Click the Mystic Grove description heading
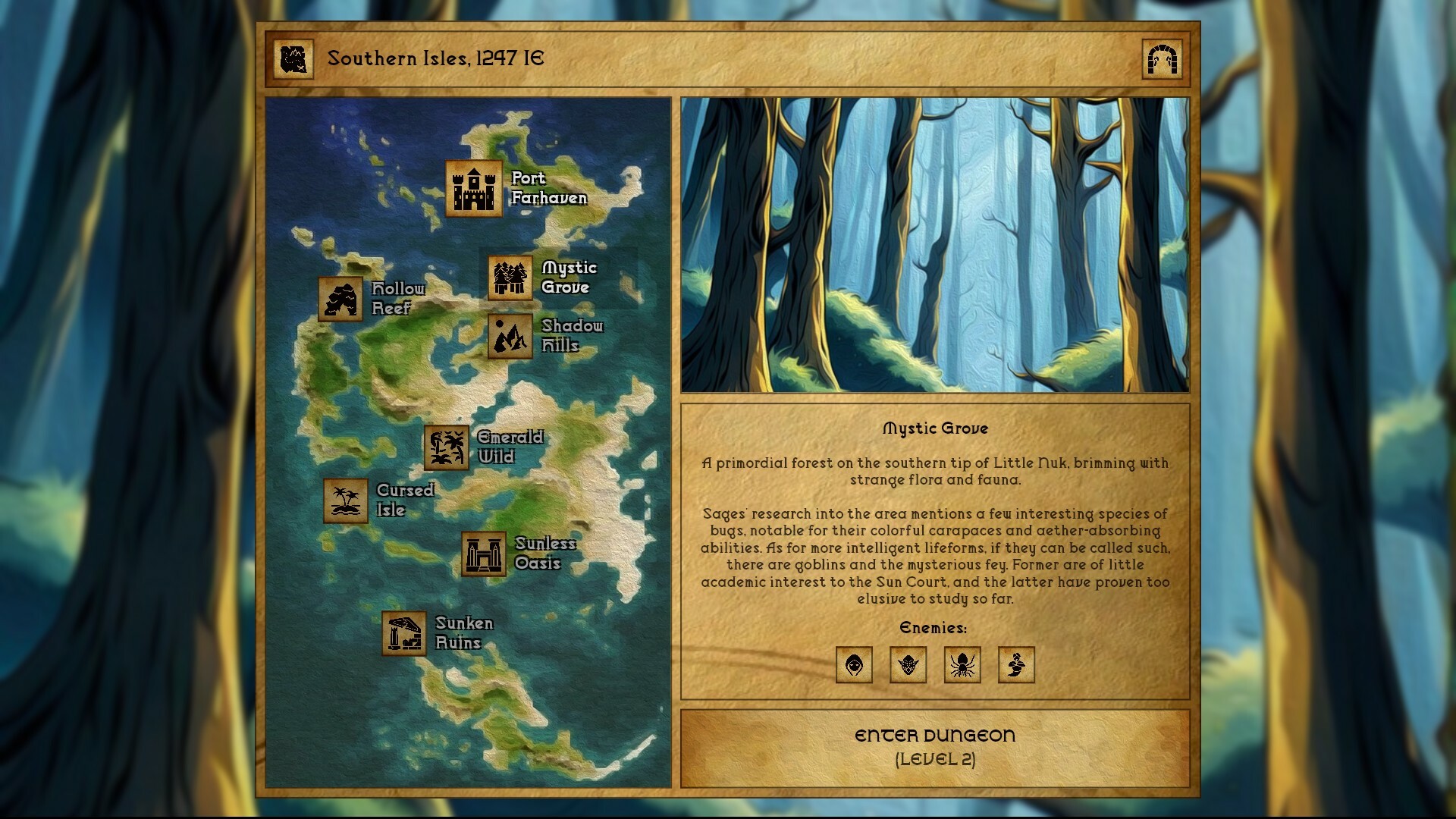Image resolution: width=1456 pixels, height=819 pixels. coord(936,428)
